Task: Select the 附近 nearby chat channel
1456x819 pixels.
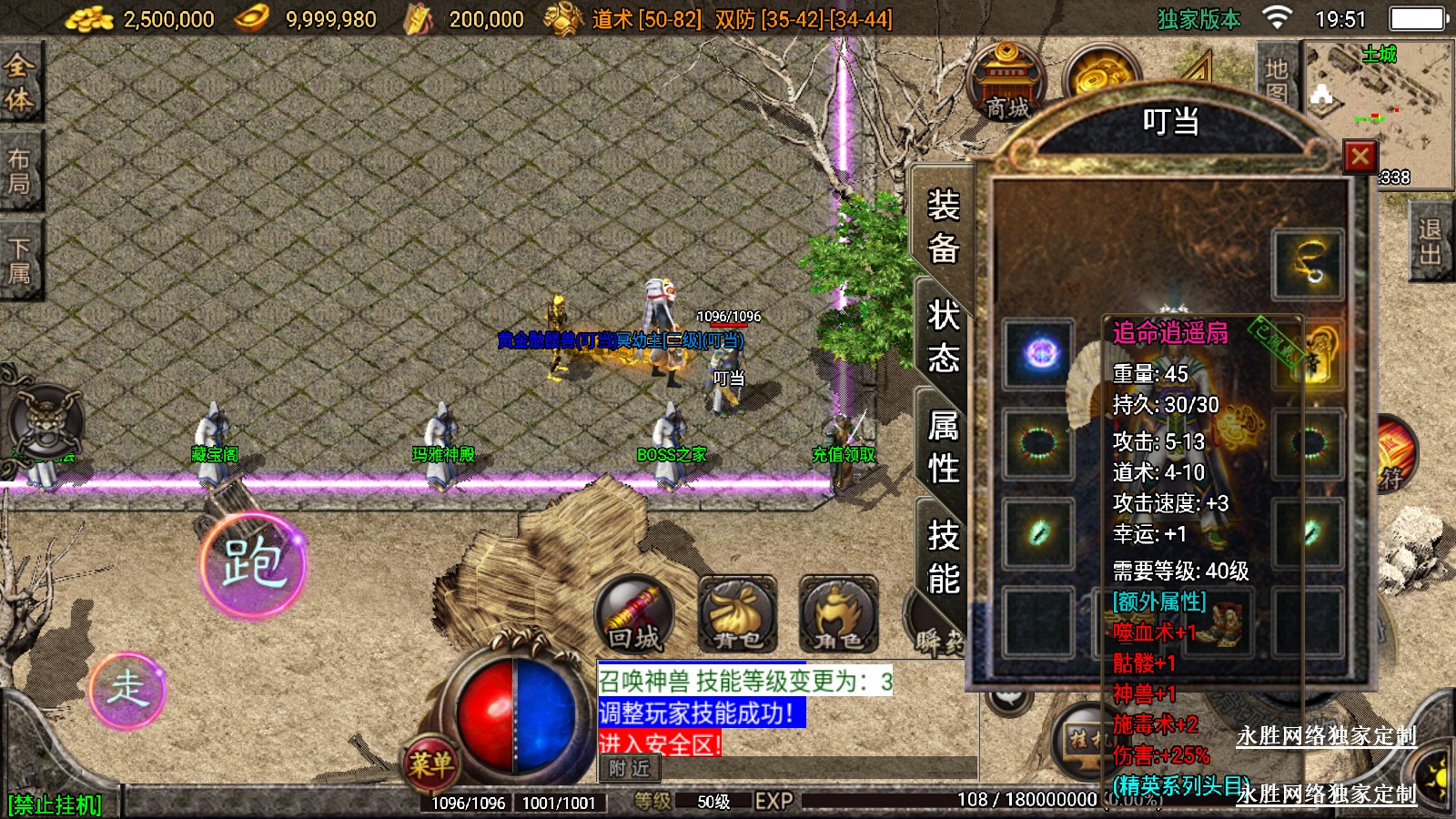Action: pyautogui.click(x=629, y=769)
